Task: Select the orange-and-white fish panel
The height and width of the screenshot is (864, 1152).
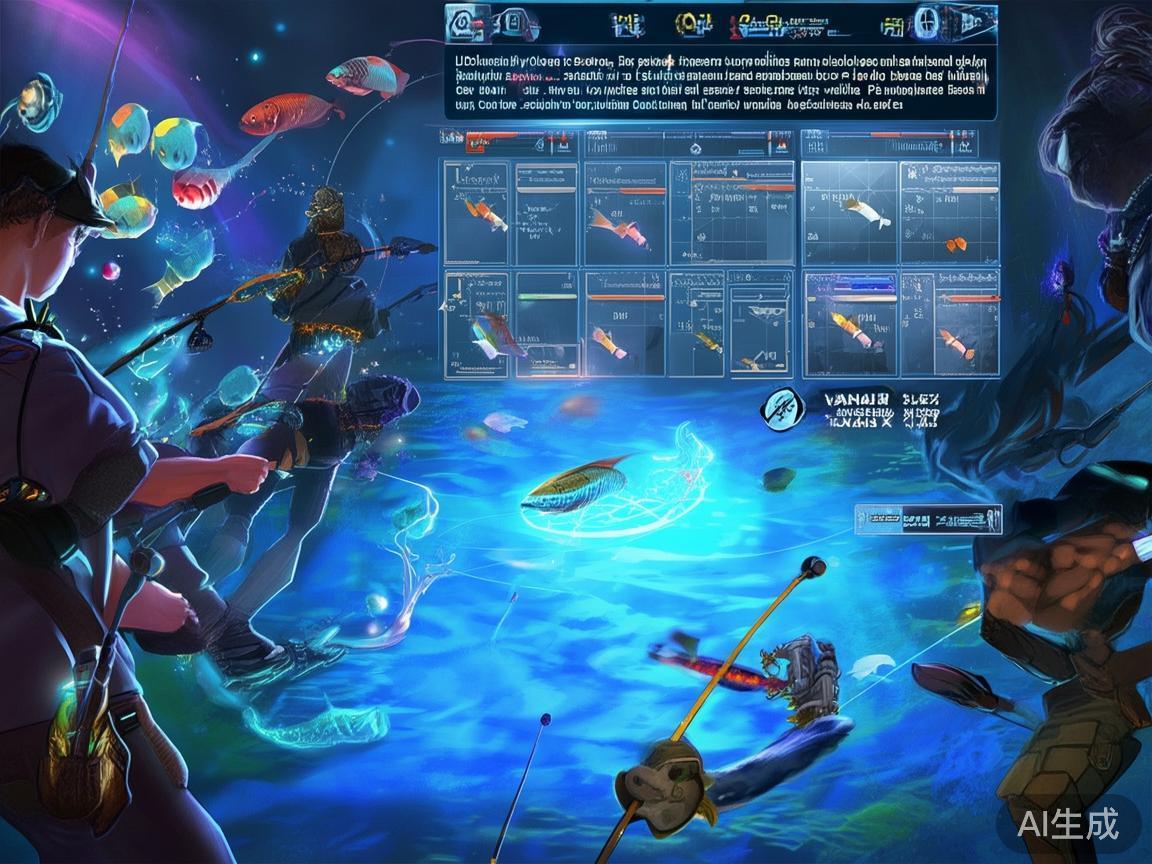Action: point(478,213)
